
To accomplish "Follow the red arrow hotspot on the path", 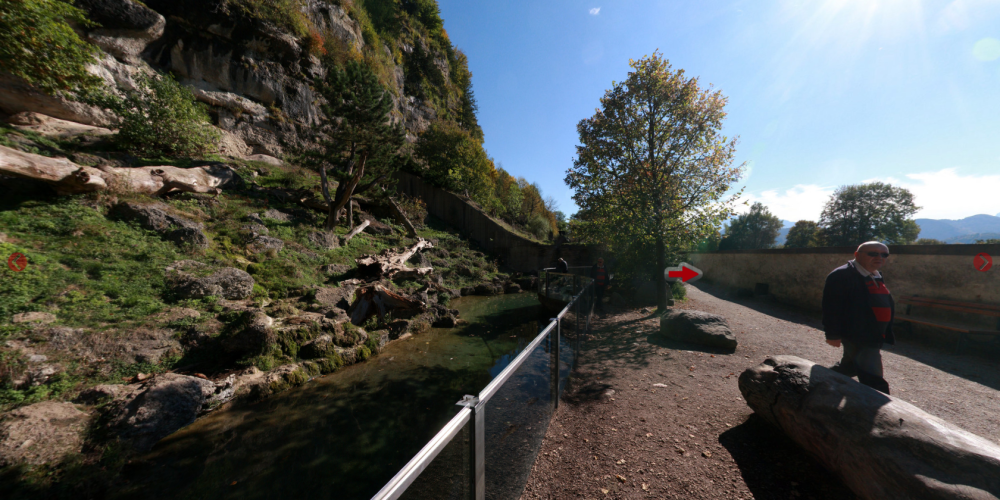I will tap(683, 273).
